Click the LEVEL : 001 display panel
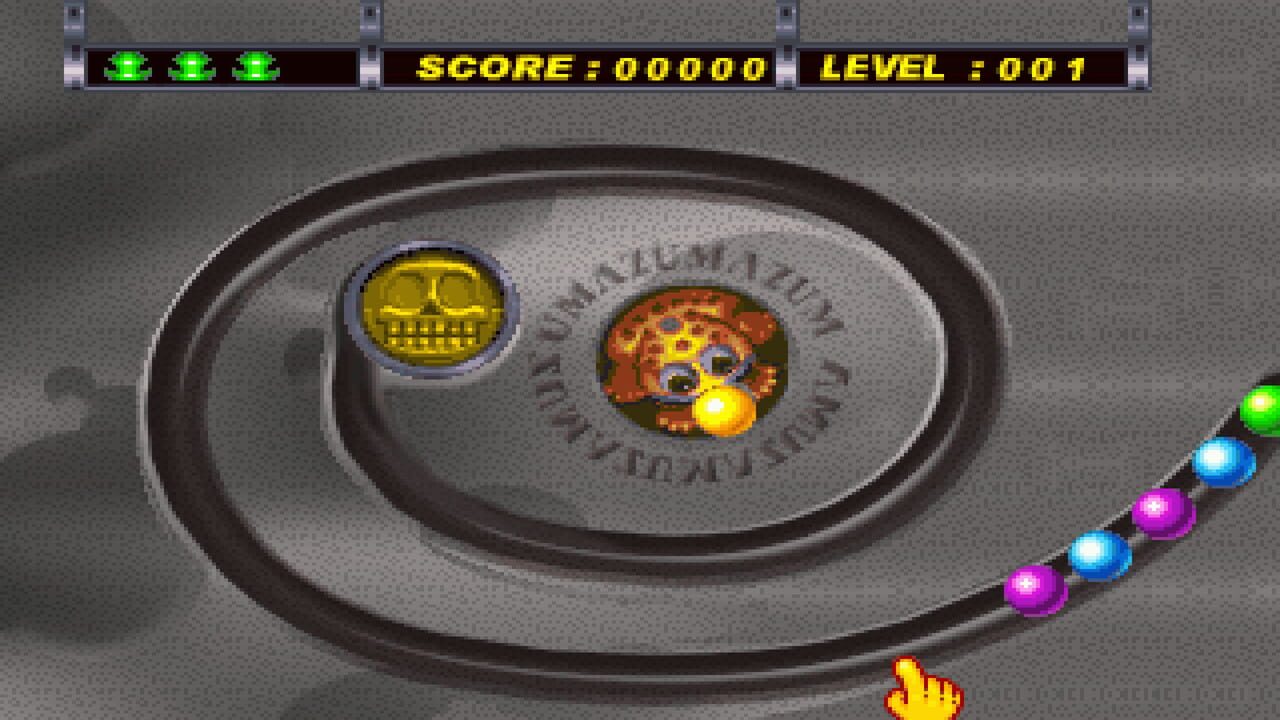 (x=960, y=66)
